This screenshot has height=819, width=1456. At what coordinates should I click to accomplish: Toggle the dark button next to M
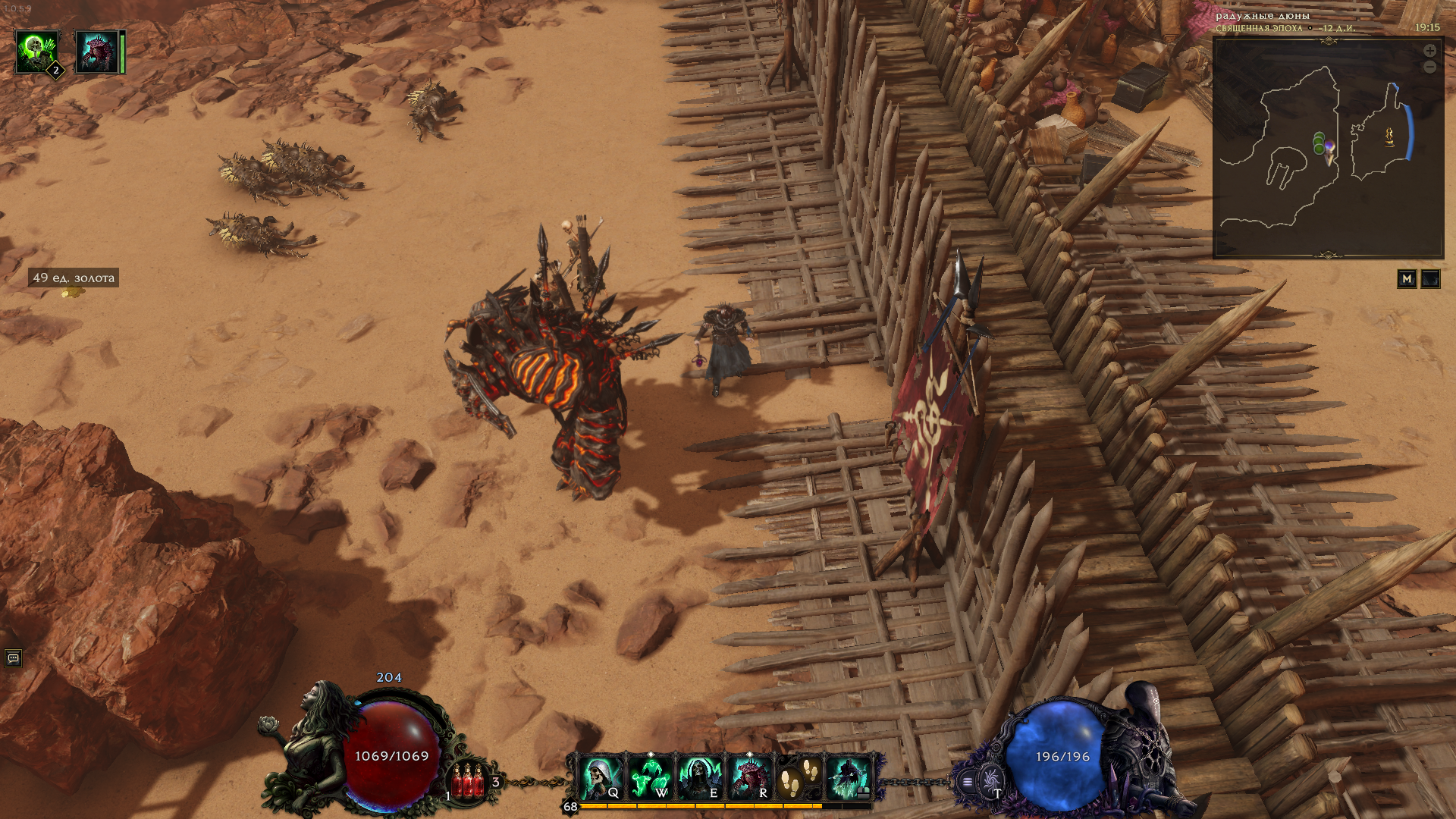1430,279
